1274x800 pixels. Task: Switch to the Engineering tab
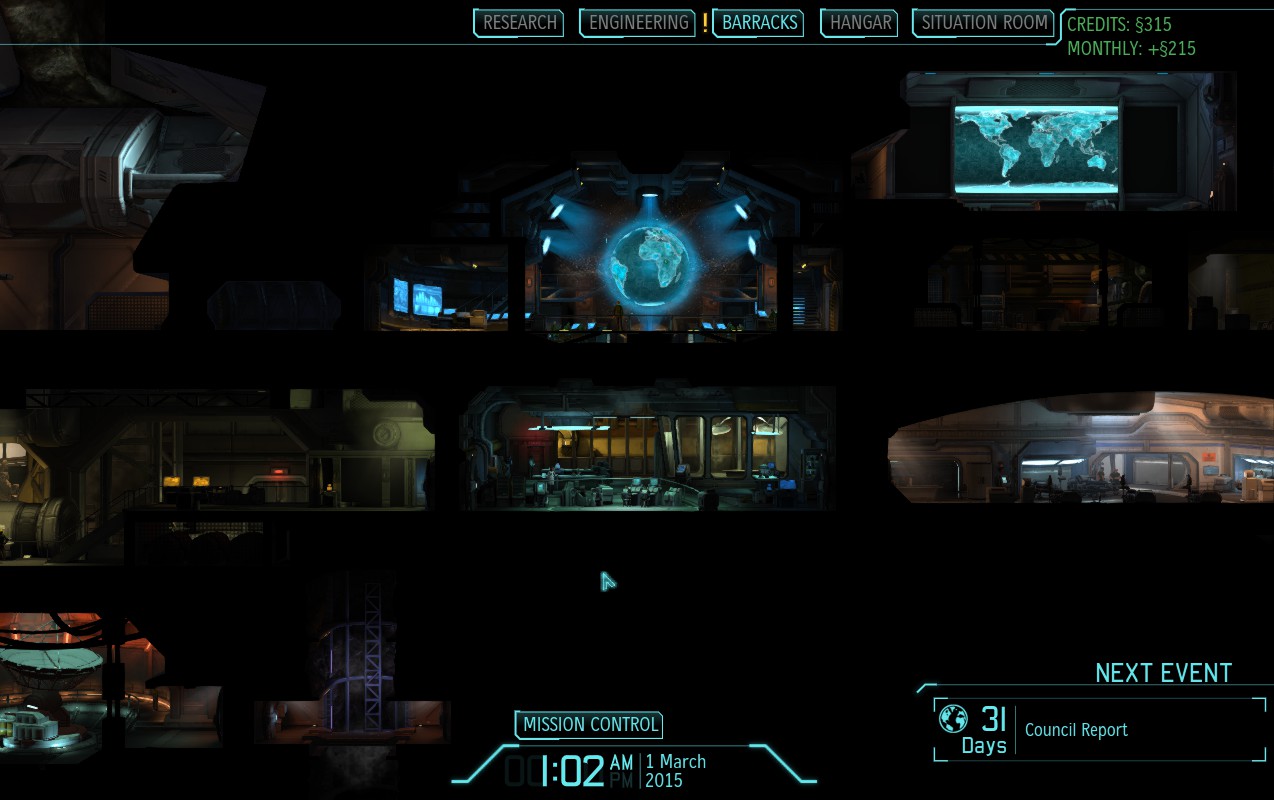pos(638,23)
